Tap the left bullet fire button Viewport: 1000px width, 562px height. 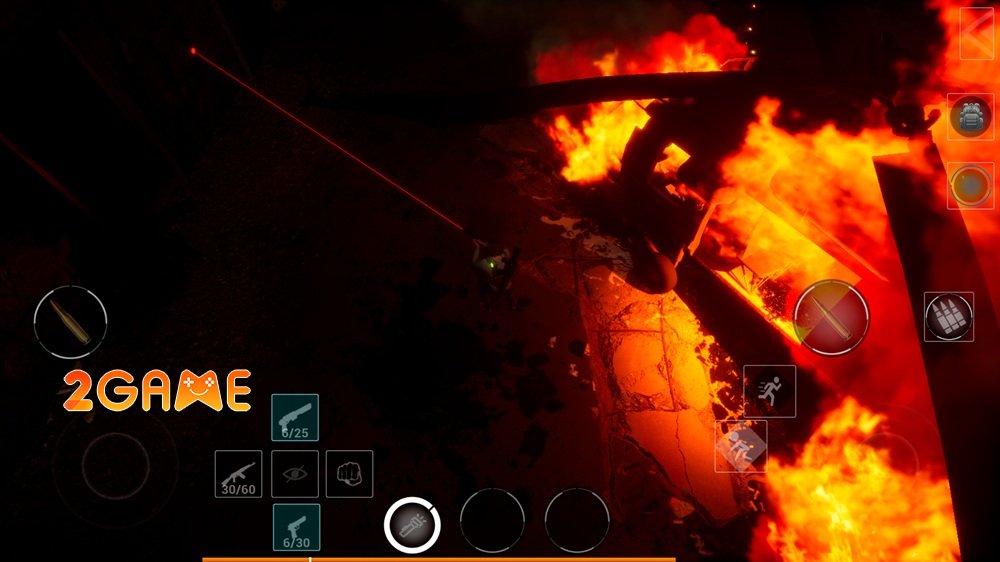(x=70, y=323)
